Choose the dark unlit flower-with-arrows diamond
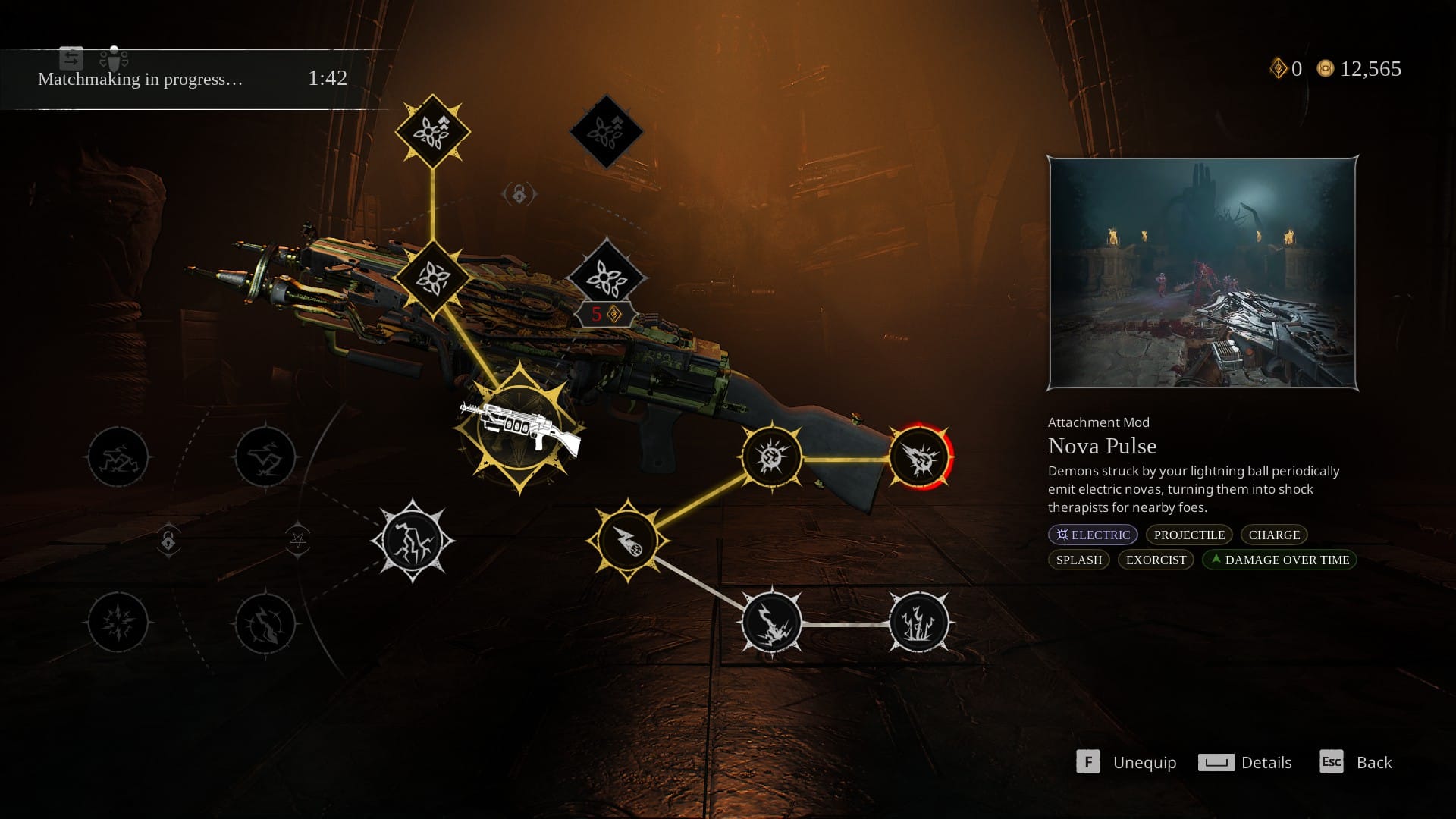 click(607, 131)
